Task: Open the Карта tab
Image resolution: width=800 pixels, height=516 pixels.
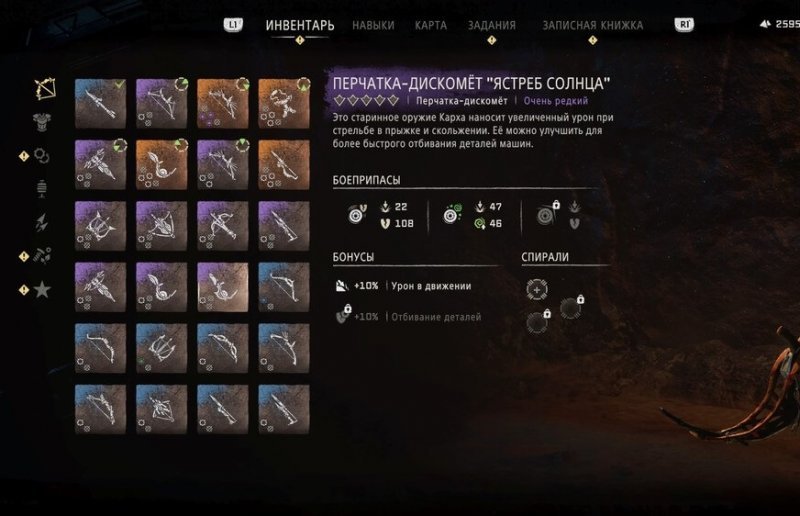Action: (430, 25)
